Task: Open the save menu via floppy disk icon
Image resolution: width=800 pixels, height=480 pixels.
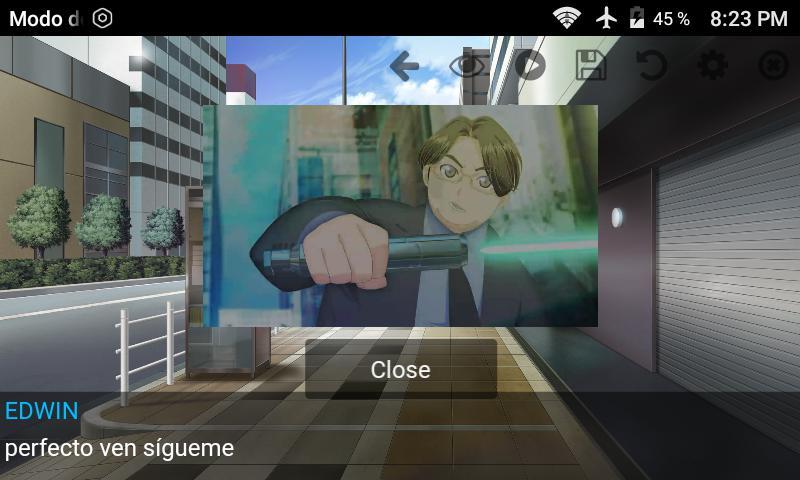Action: (x=591, y=66)
